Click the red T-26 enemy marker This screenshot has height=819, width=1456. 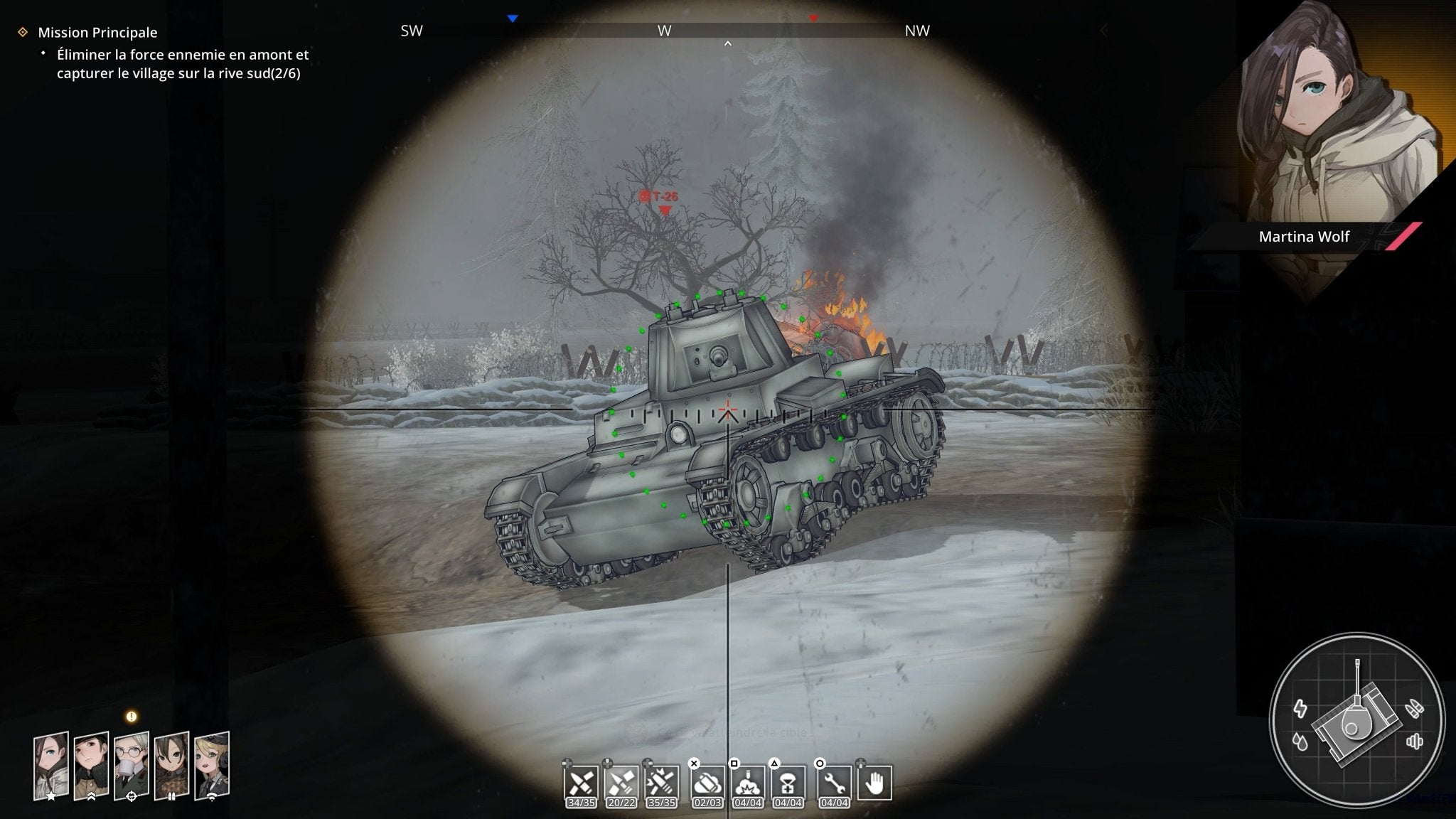click(x=662, y=198)
